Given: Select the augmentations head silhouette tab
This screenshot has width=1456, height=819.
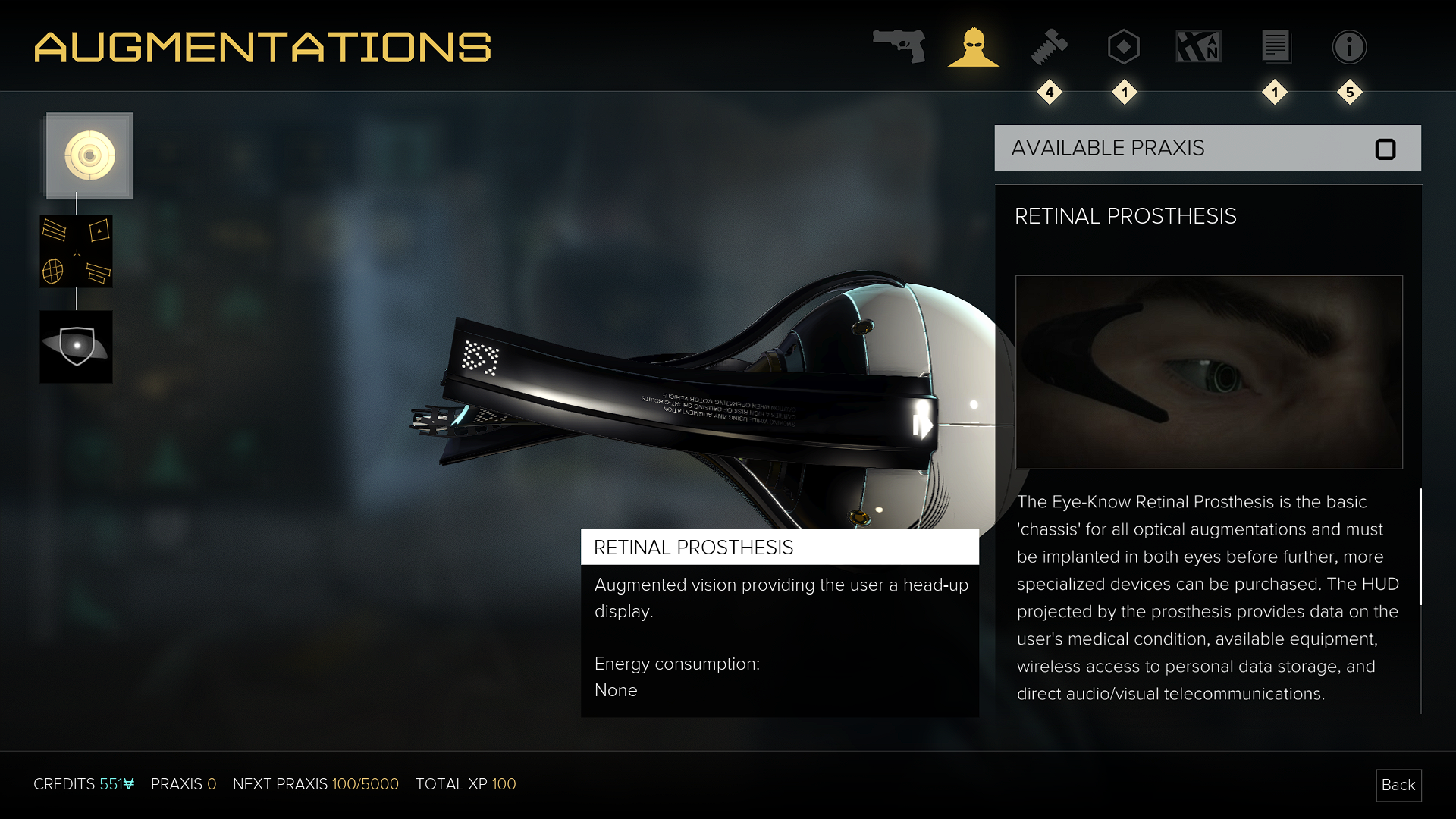Looking at the screenshot, I should coord(974,47).
